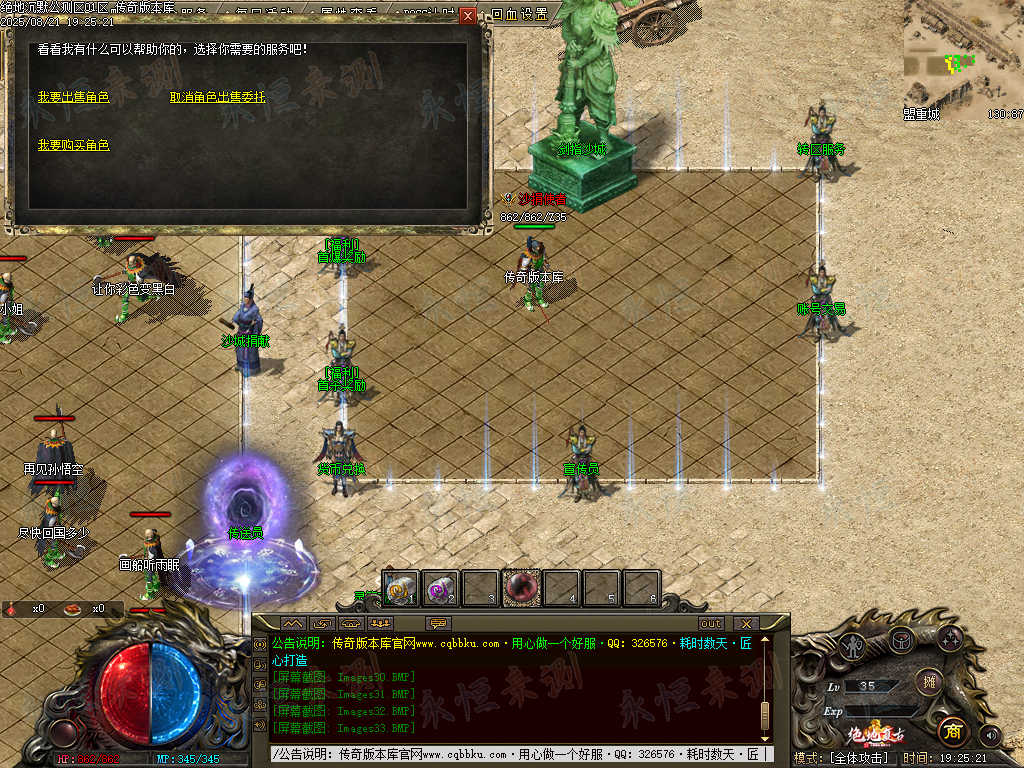Open the skills icon with three stars
Image resolution: width=1024 pixels, height=768 pixels.
pos(949,639)
